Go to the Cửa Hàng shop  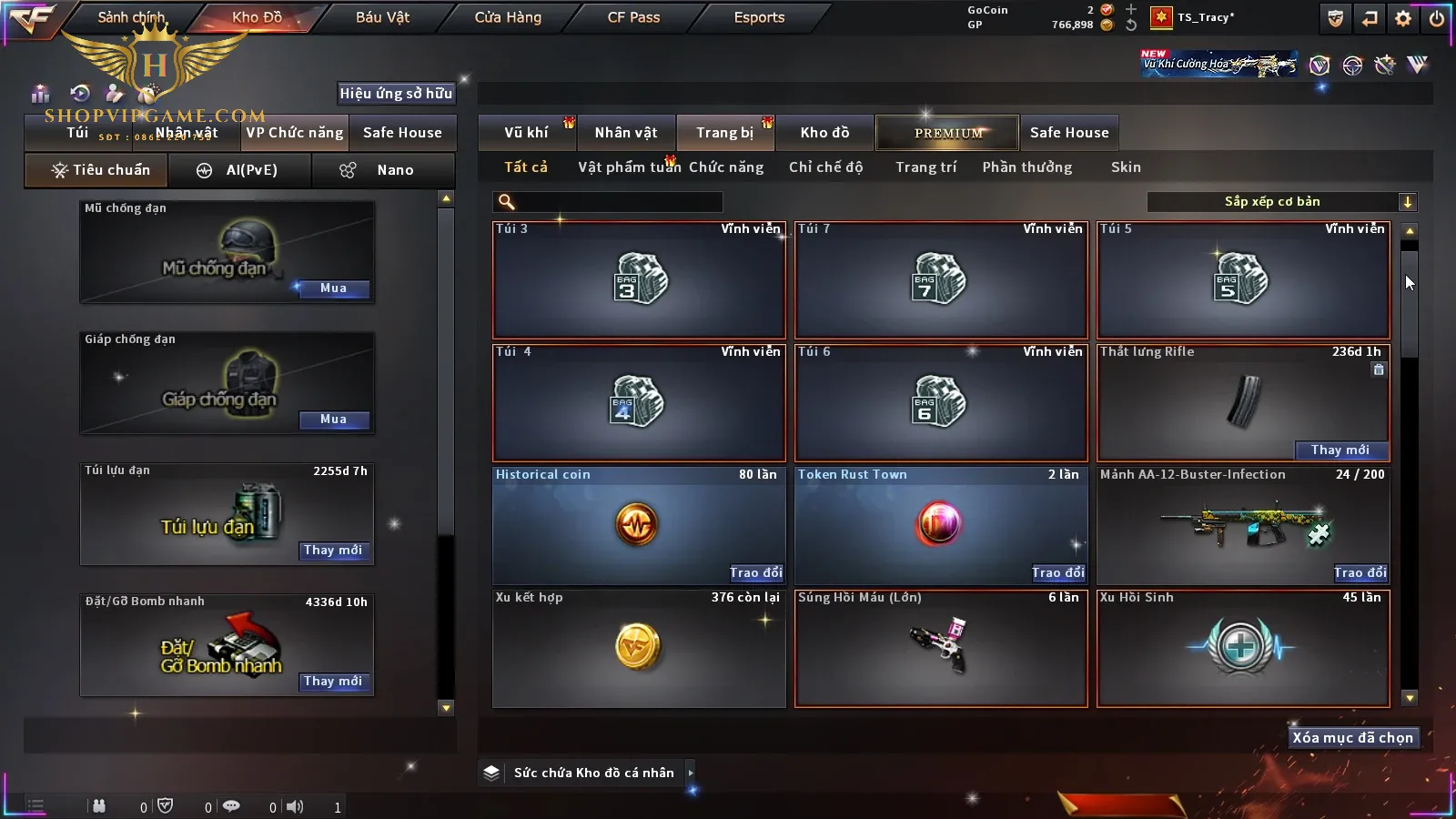tap(508, 17)
